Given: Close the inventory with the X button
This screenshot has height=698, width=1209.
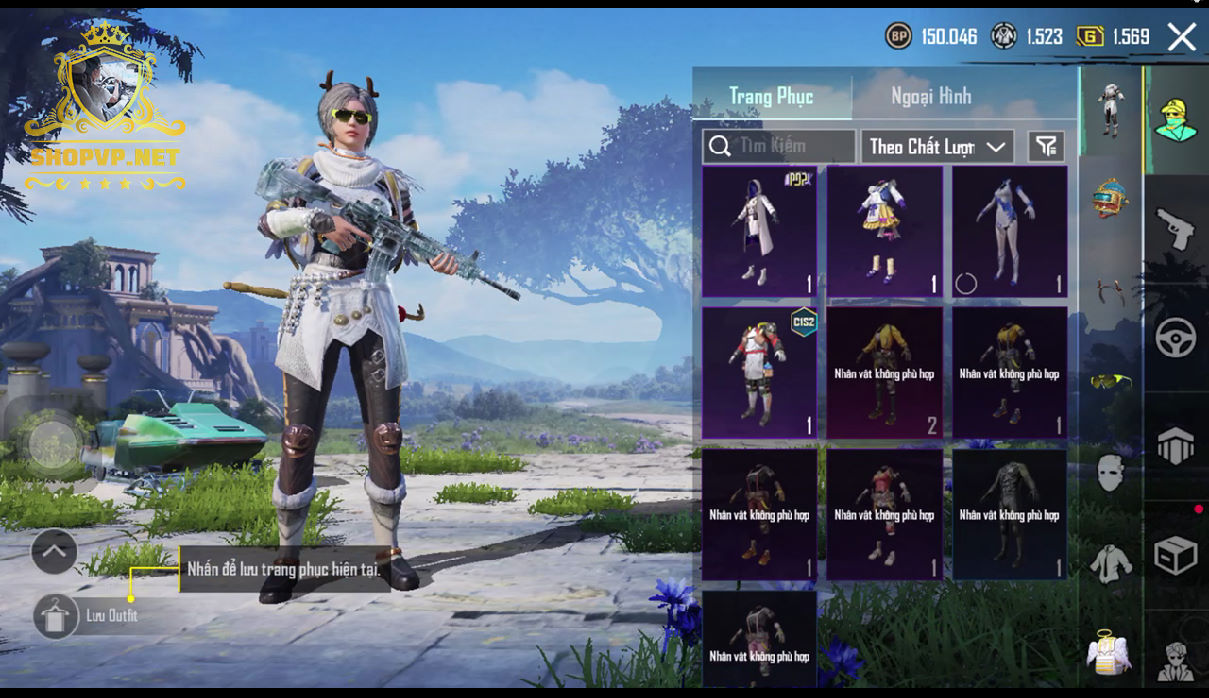Looking at the screenshot, I should tap(1181, 38).
